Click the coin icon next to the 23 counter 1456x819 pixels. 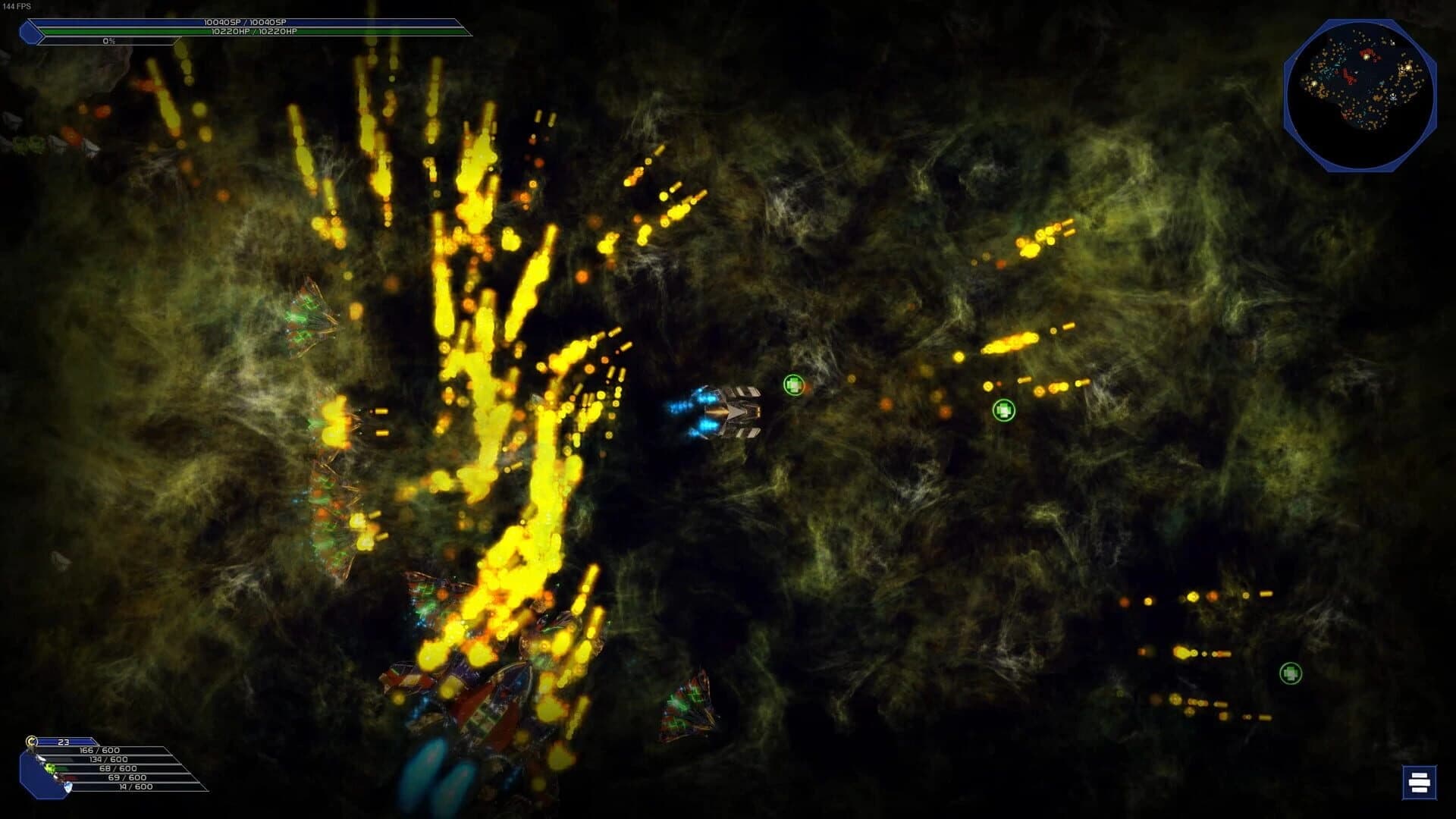[x=31, y=742]
